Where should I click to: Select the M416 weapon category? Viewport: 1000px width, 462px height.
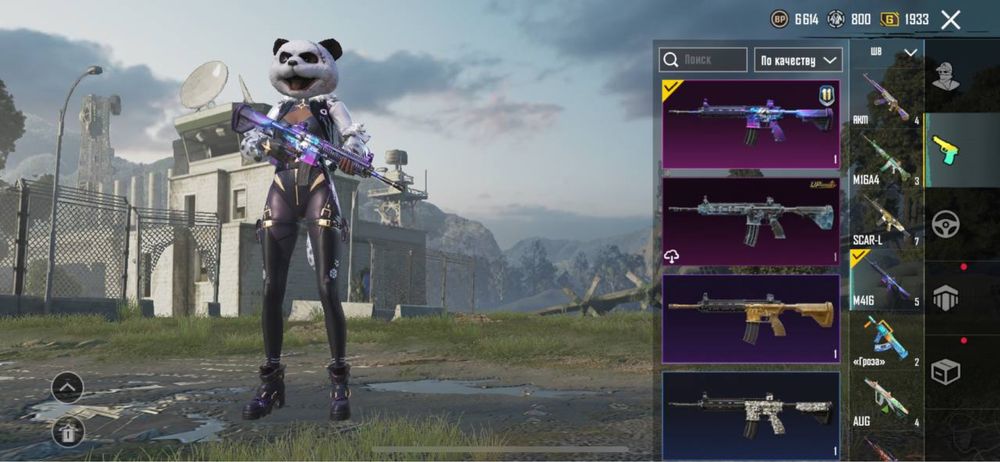(886, 278)
